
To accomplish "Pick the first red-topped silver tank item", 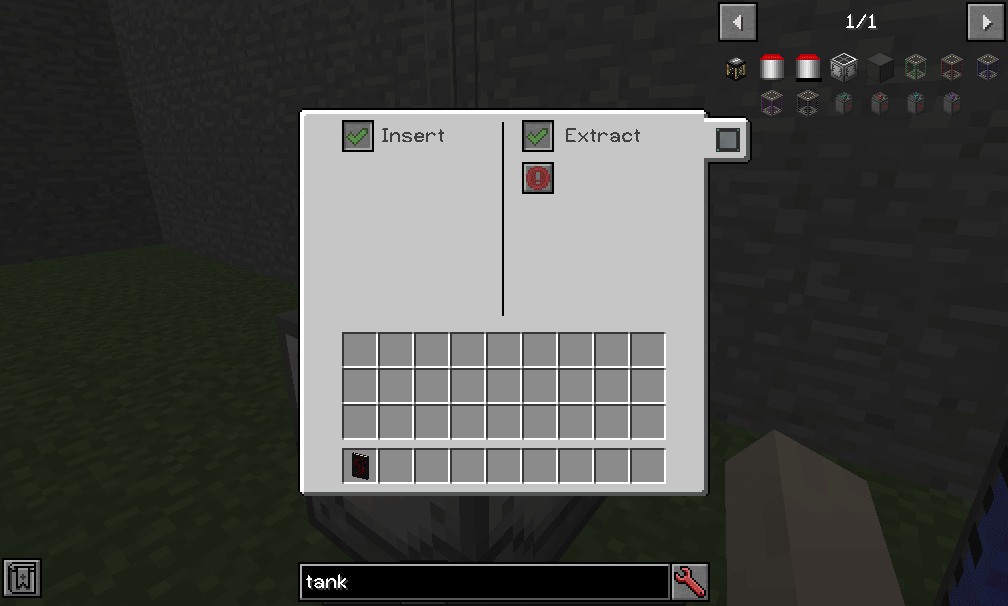I will 772,68.
